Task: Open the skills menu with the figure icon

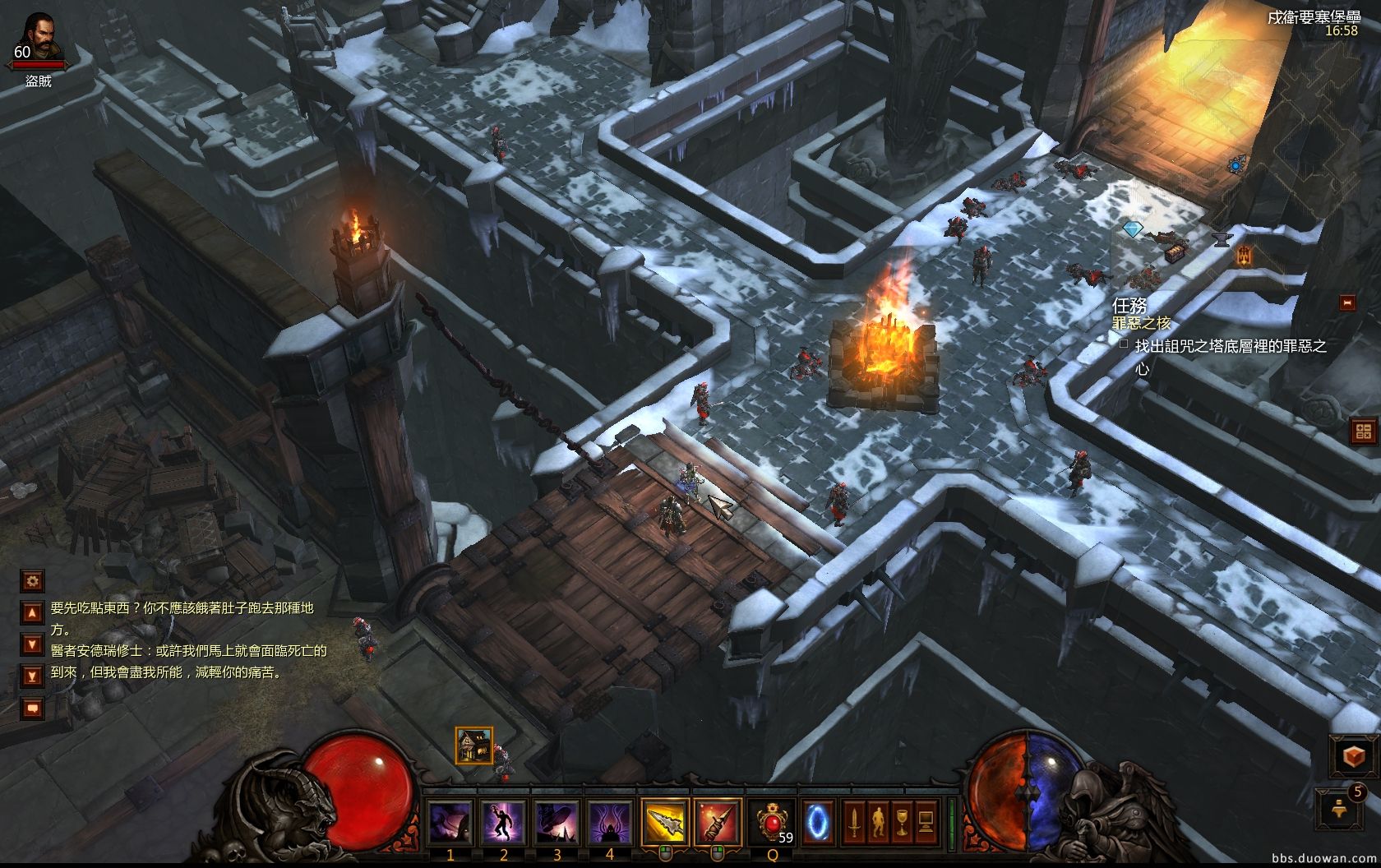Action: pyautogui.click(x=878, y=820)
